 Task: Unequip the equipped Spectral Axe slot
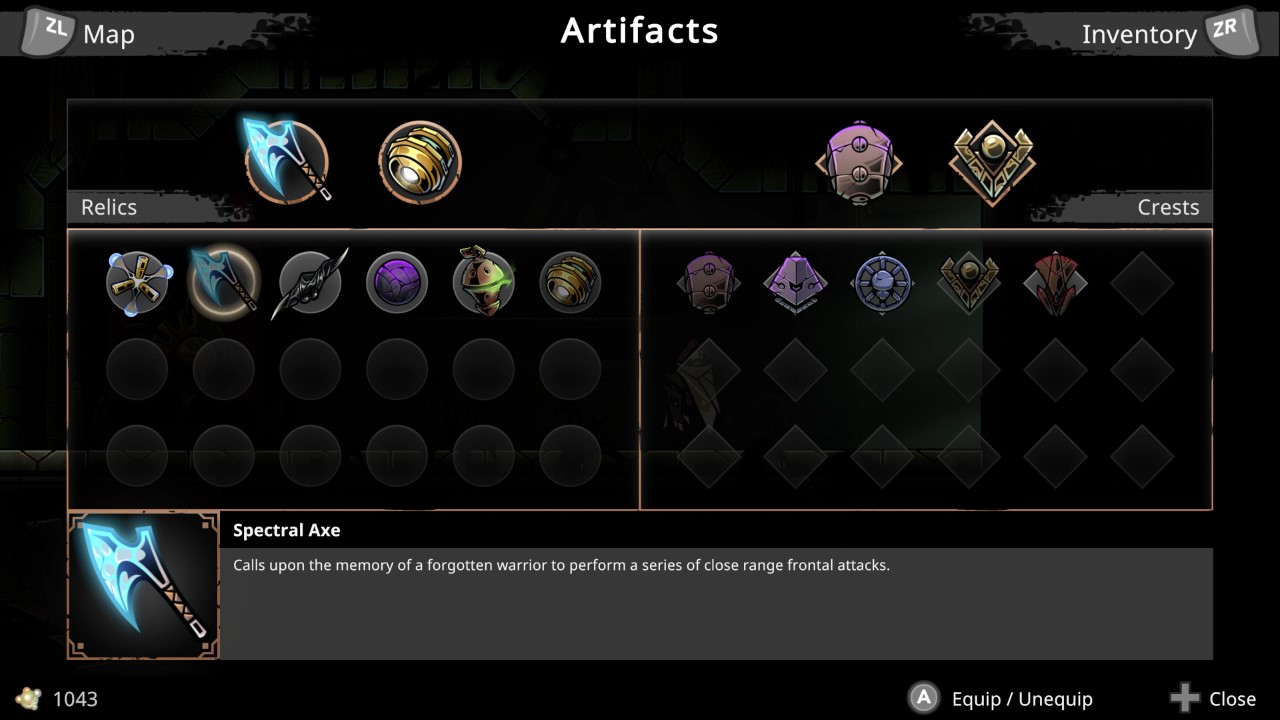coord(287,162)
